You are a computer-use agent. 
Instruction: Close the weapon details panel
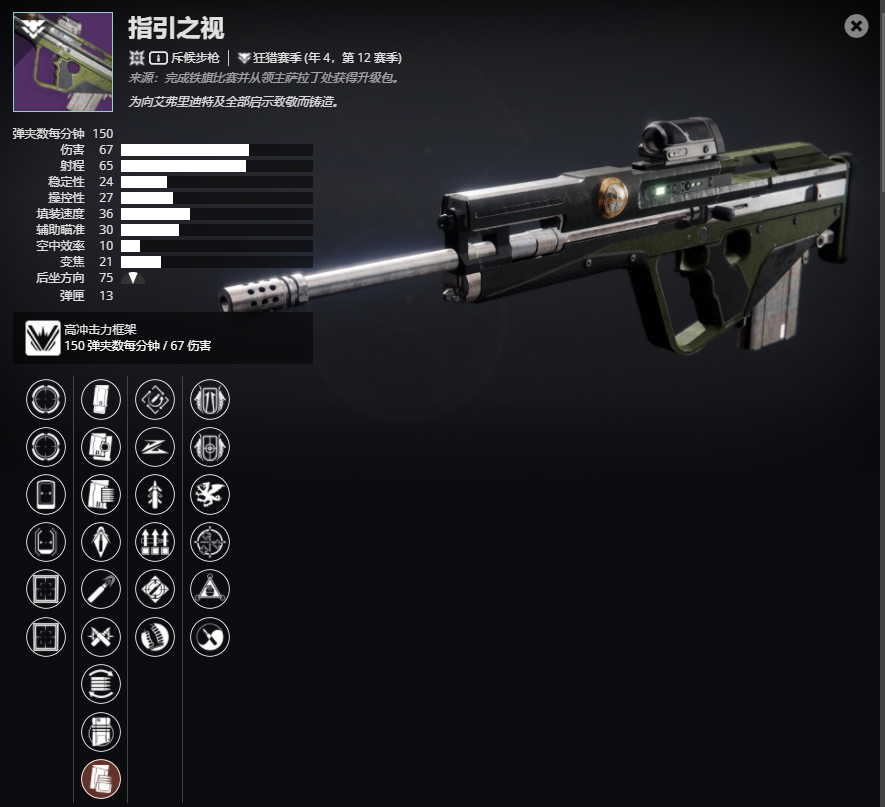coord(856,26)
